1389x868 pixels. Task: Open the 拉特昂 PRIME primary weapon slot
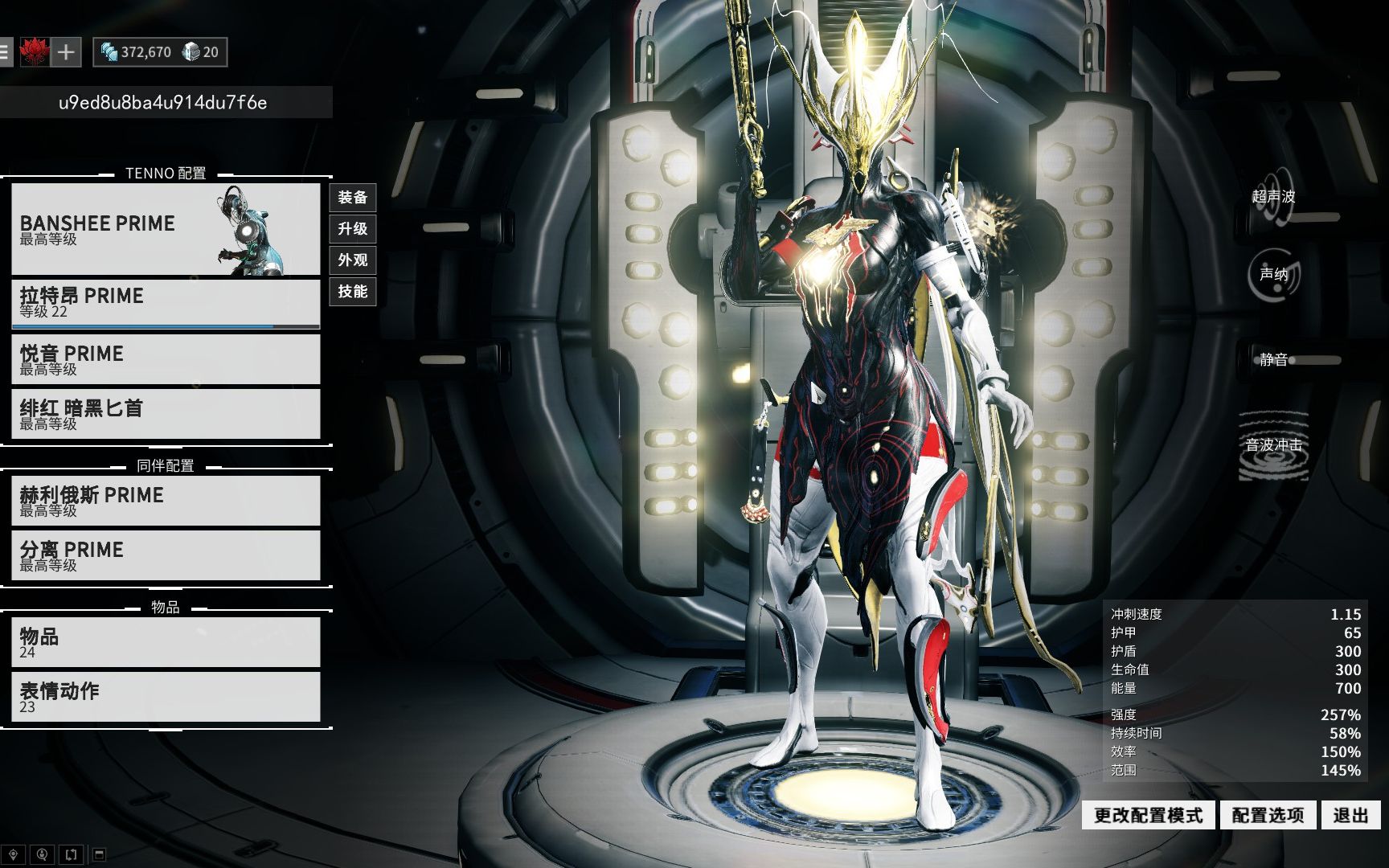pyautogui.click(x=166, y=303)
